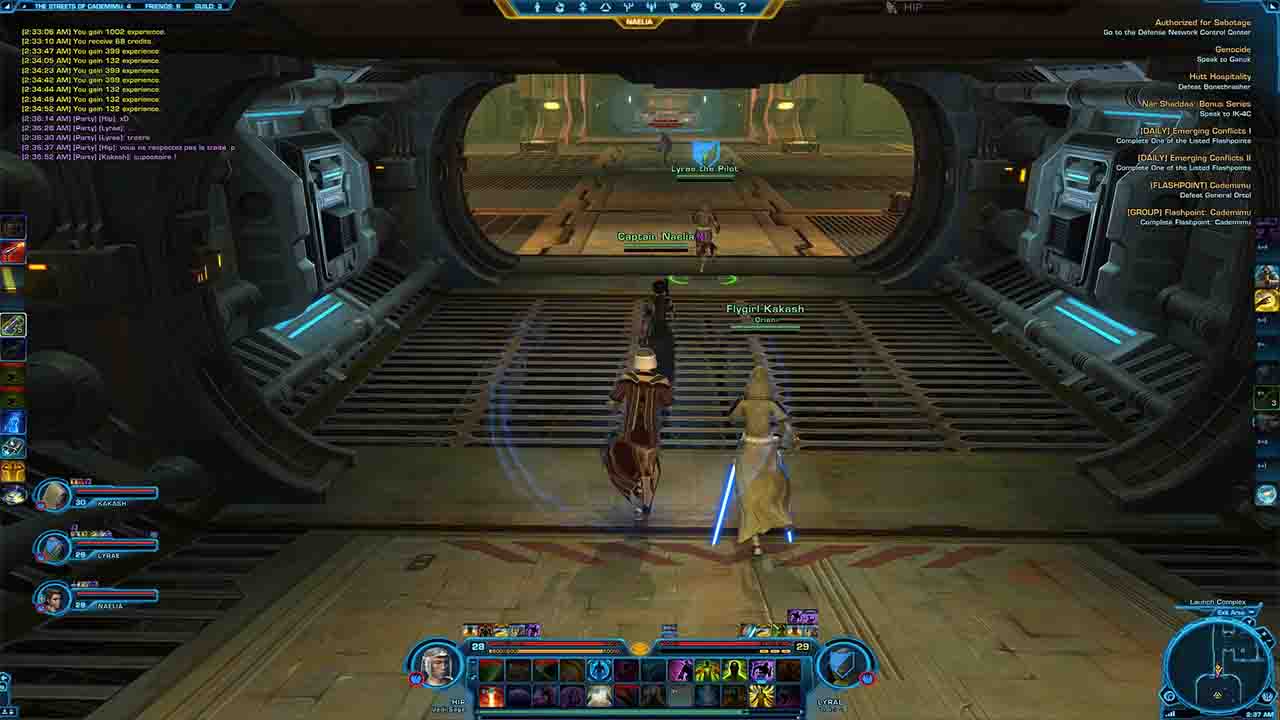Screen dimensions: 1280x720
Task: Collapse the quest tracker entry for Genocide
Action: (1233, 49)
